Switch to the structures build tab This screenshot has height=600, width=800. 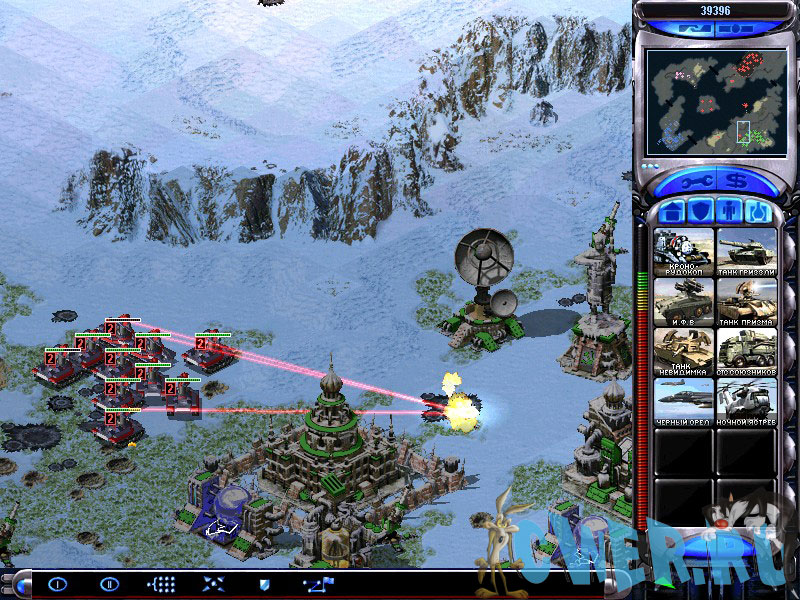(672, 212)
